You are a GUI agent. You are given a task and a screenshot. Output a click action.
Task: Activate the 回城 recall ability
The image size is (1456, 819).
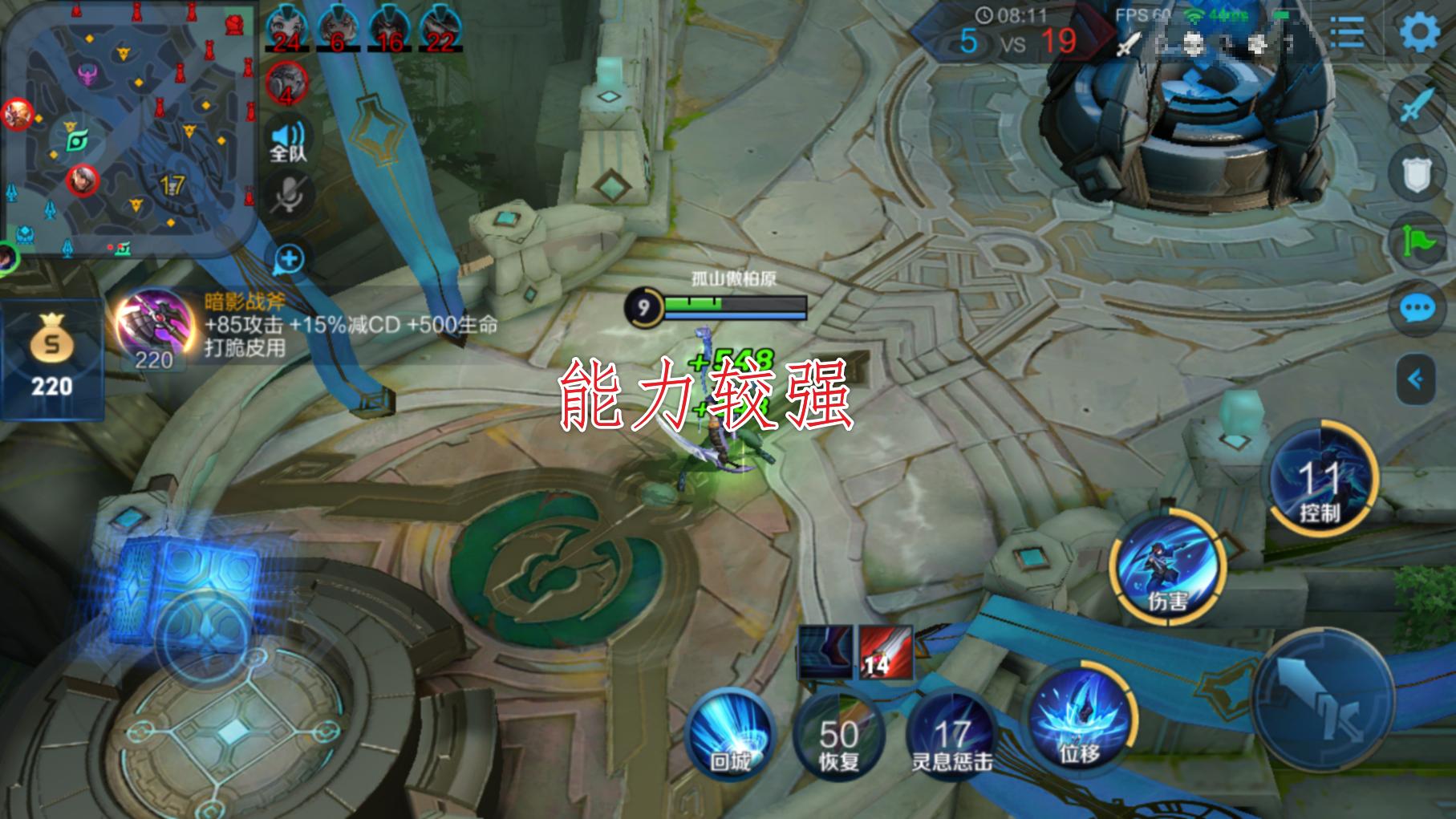pyautogui.click(x=730, y=734)
